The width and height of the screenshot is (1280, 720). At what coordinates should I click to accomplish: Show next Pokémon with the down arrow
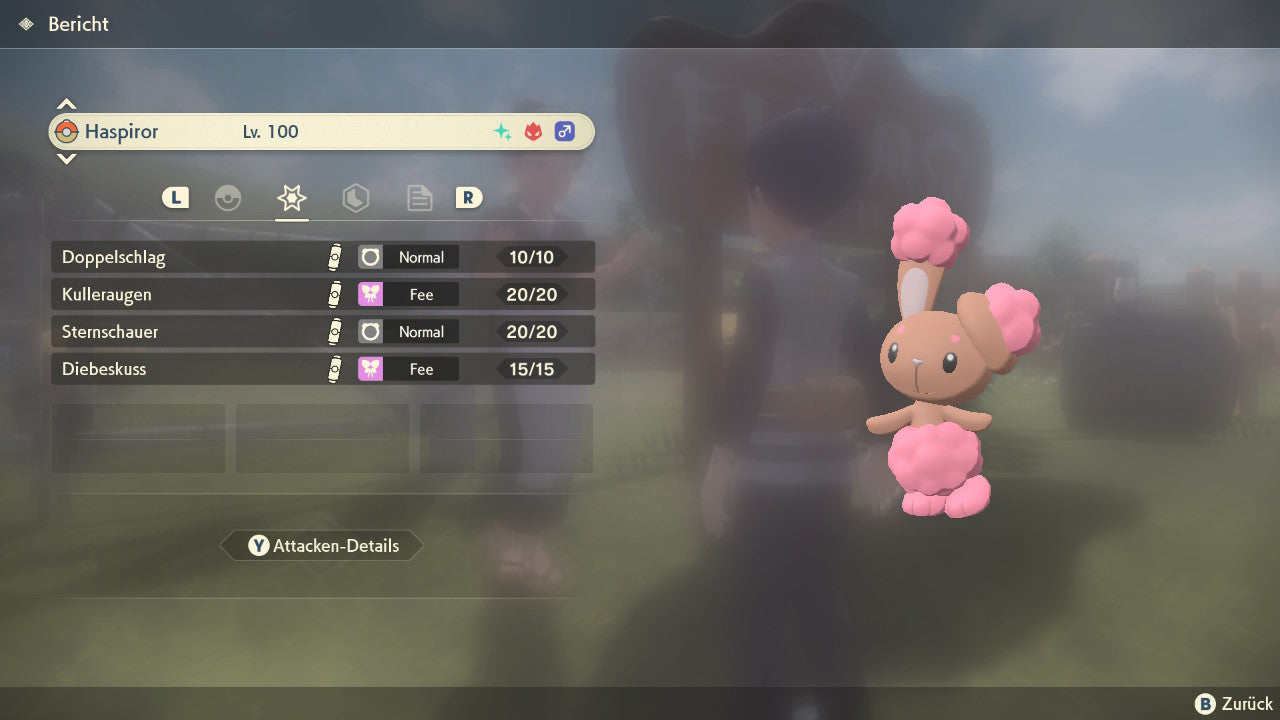coord(66,158)
